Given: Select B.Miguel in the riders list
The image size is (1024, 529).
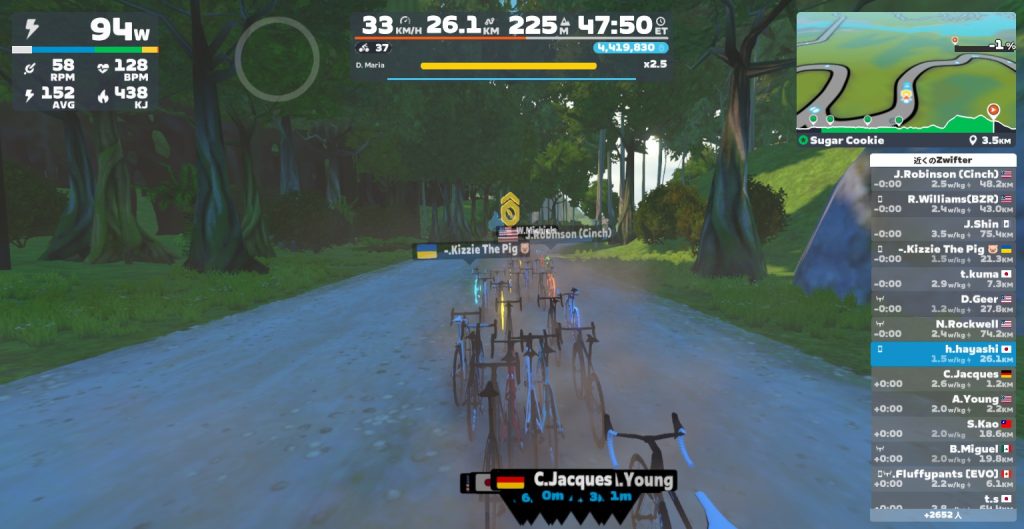Looking at the screenshot, I should (x=943, y=454).
